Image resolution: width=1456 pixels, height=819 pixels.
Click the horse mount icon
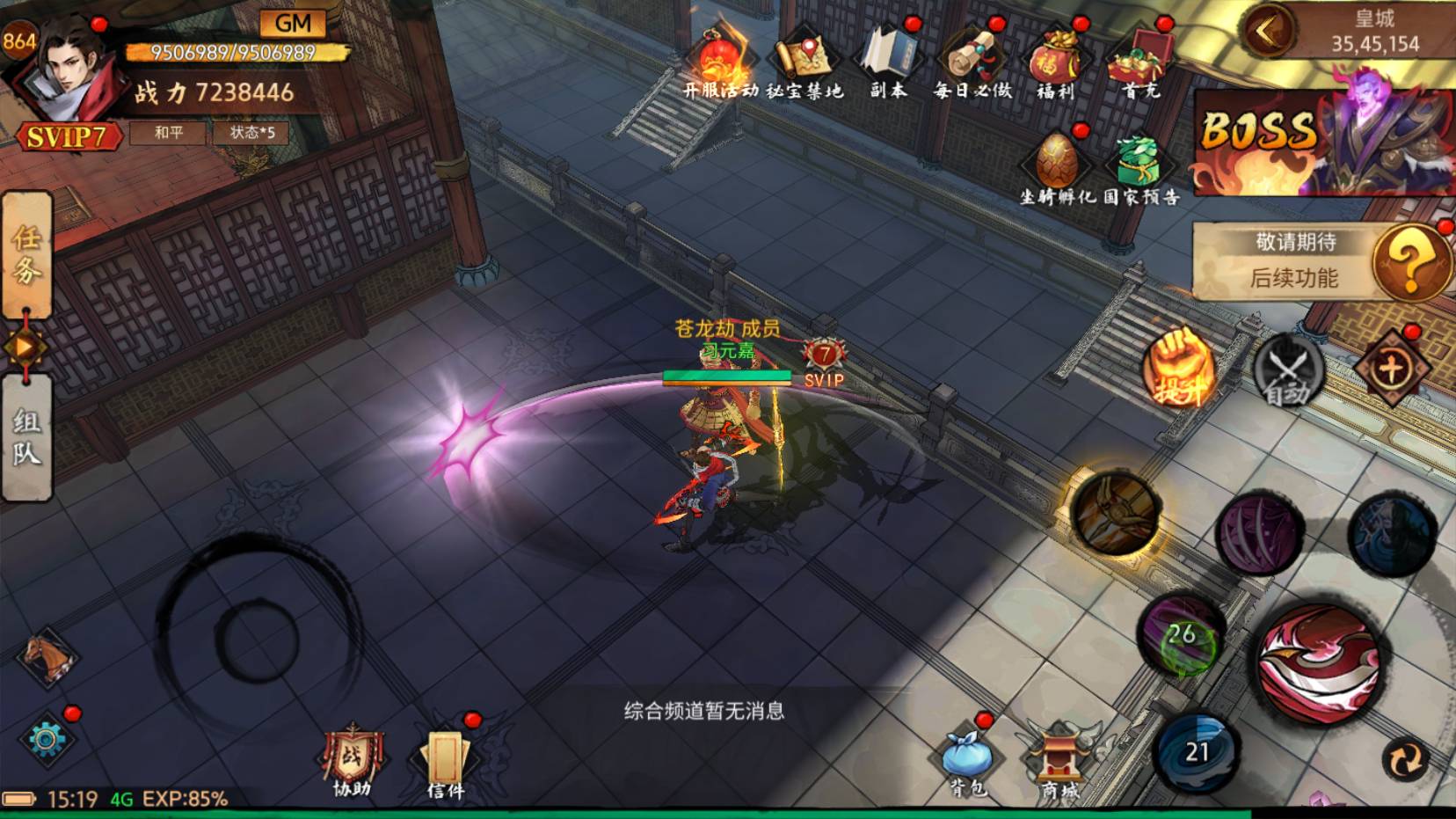pos(47,656)
